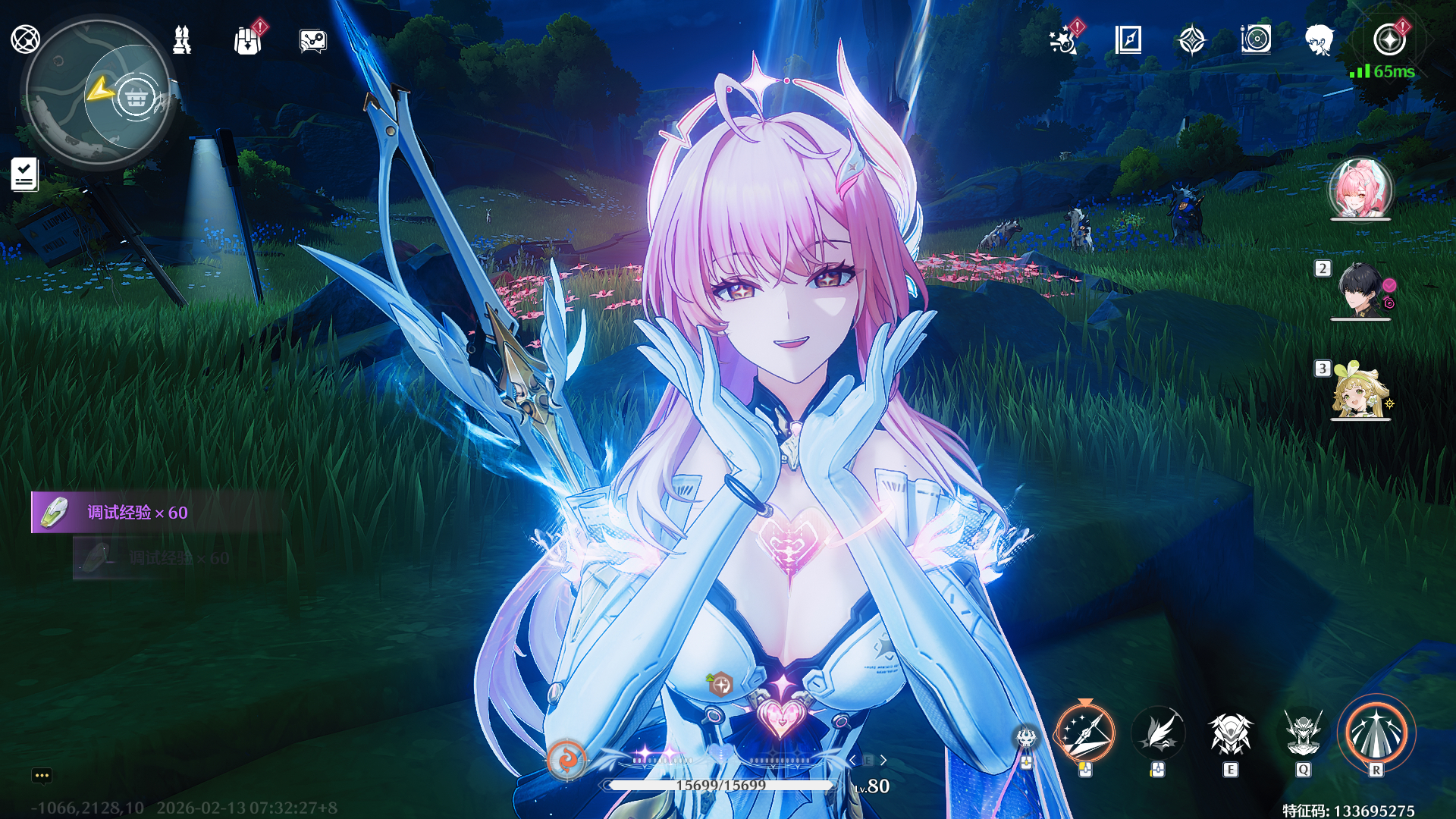Open the chat bubble box

point(42,775)
